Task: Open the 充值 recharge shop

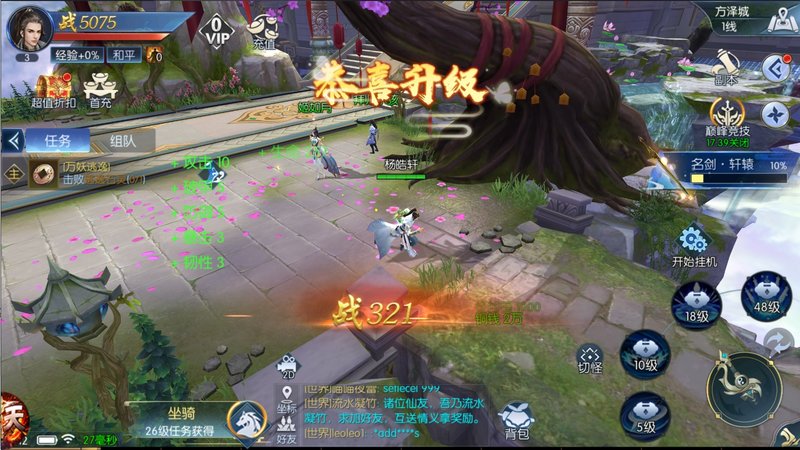Action: [263, 30]
